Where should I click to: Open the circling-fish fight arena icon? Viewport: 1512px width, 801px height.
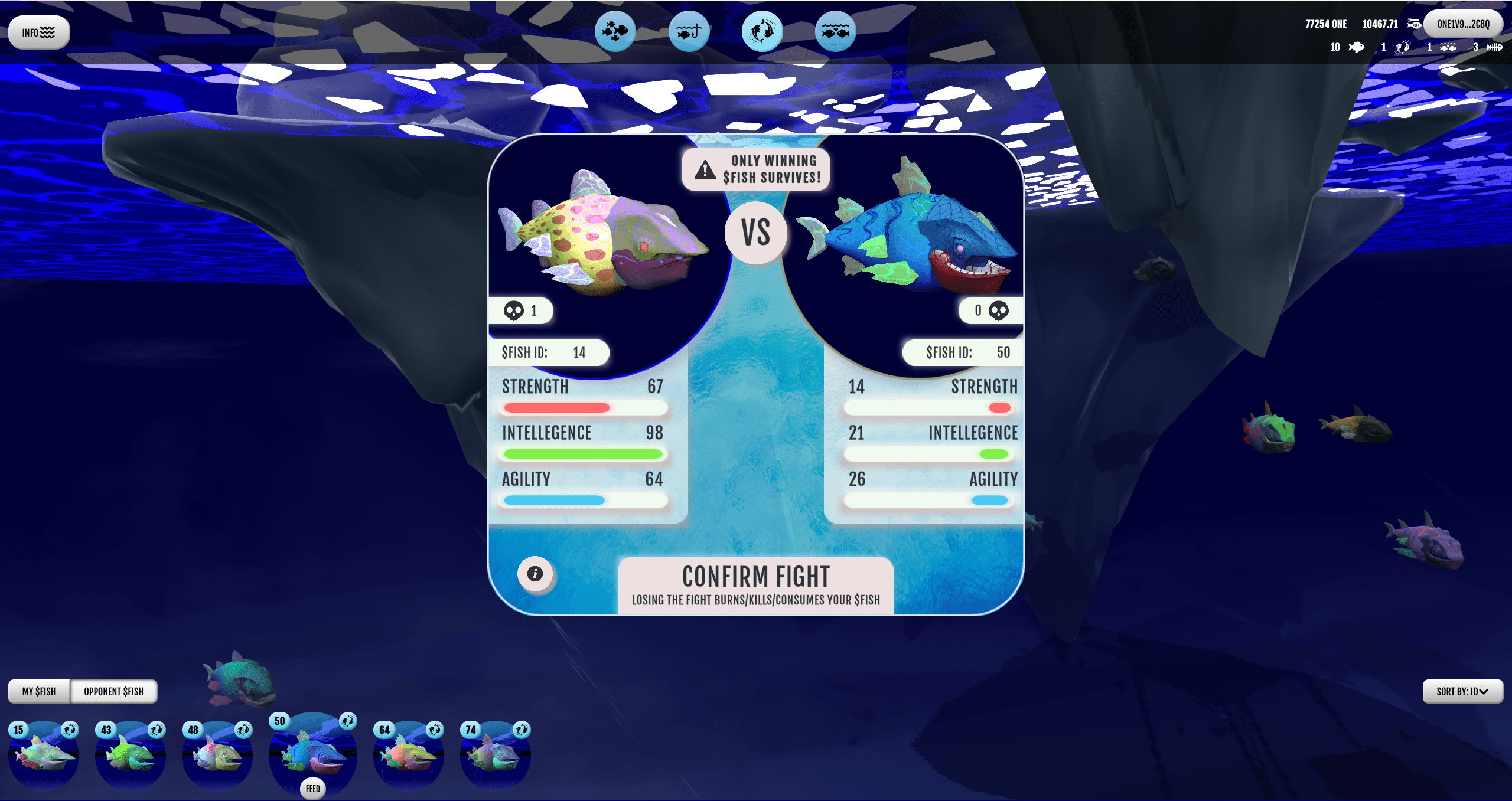762,32
